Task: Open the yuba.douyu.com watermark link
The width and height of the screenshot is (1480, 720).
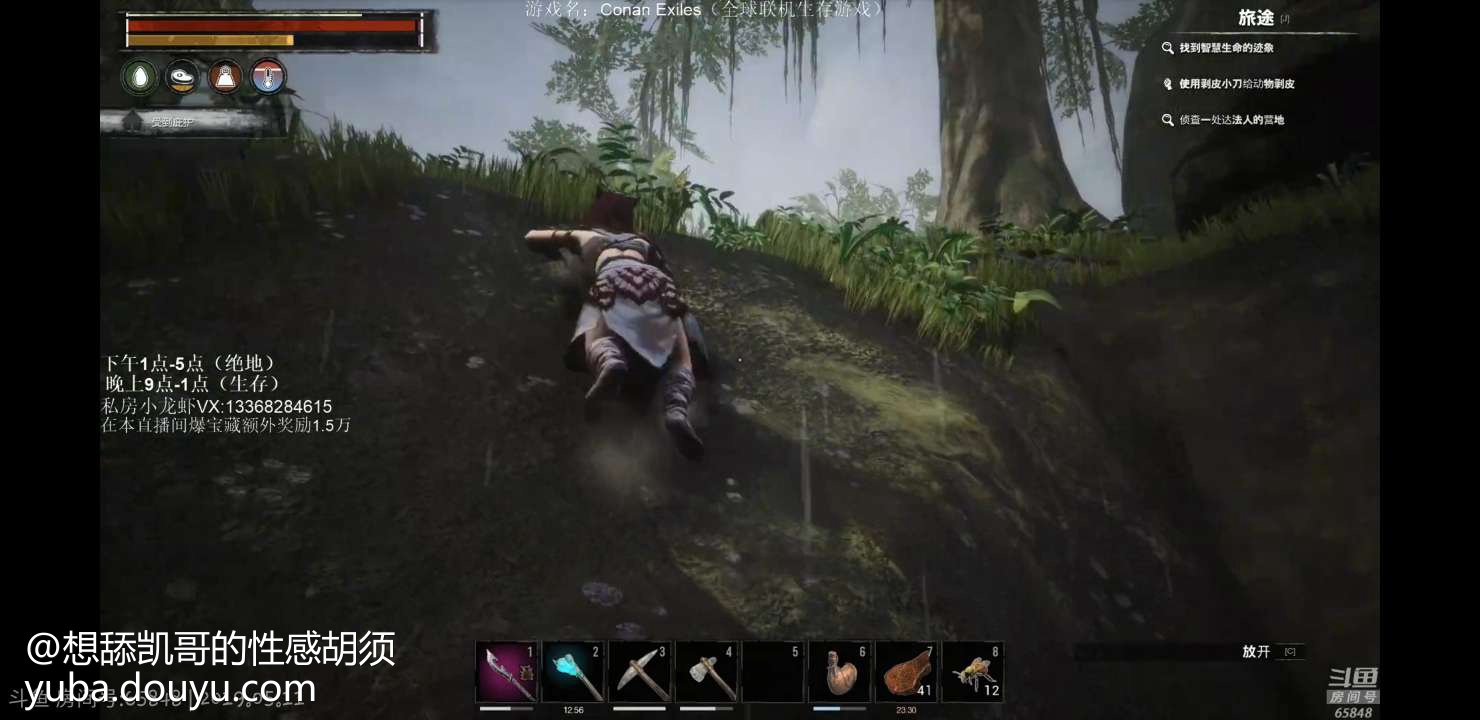Action: (x=171, y=689)
